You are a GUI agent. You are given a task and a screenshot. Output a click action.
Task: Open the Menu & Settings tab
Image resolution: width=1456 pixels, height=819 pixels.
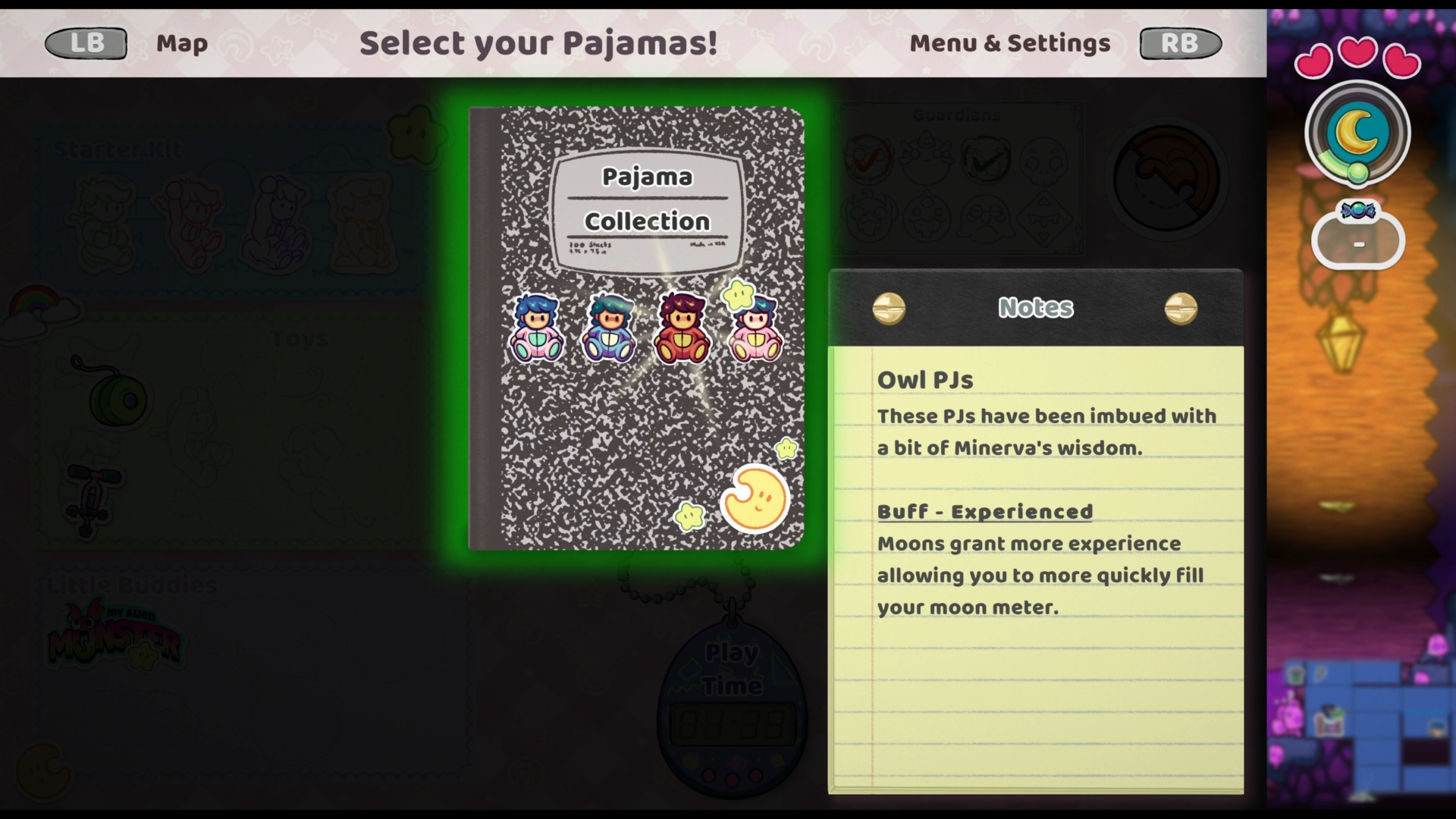(1009, 44)
